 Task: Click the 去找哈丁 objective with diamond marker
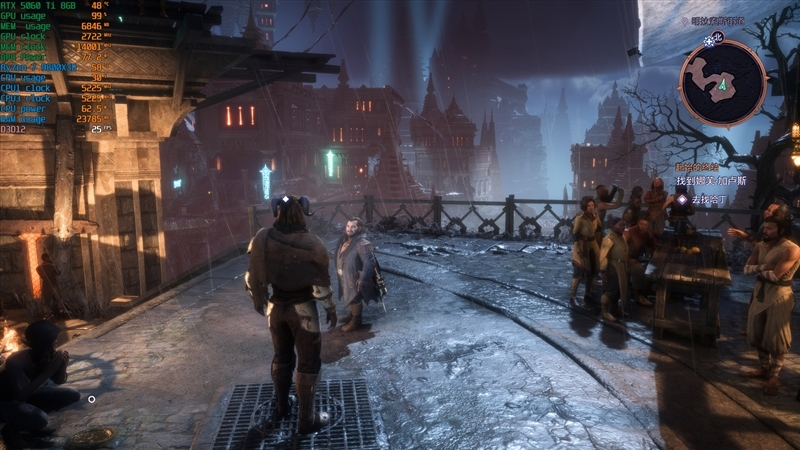(706, 200)
